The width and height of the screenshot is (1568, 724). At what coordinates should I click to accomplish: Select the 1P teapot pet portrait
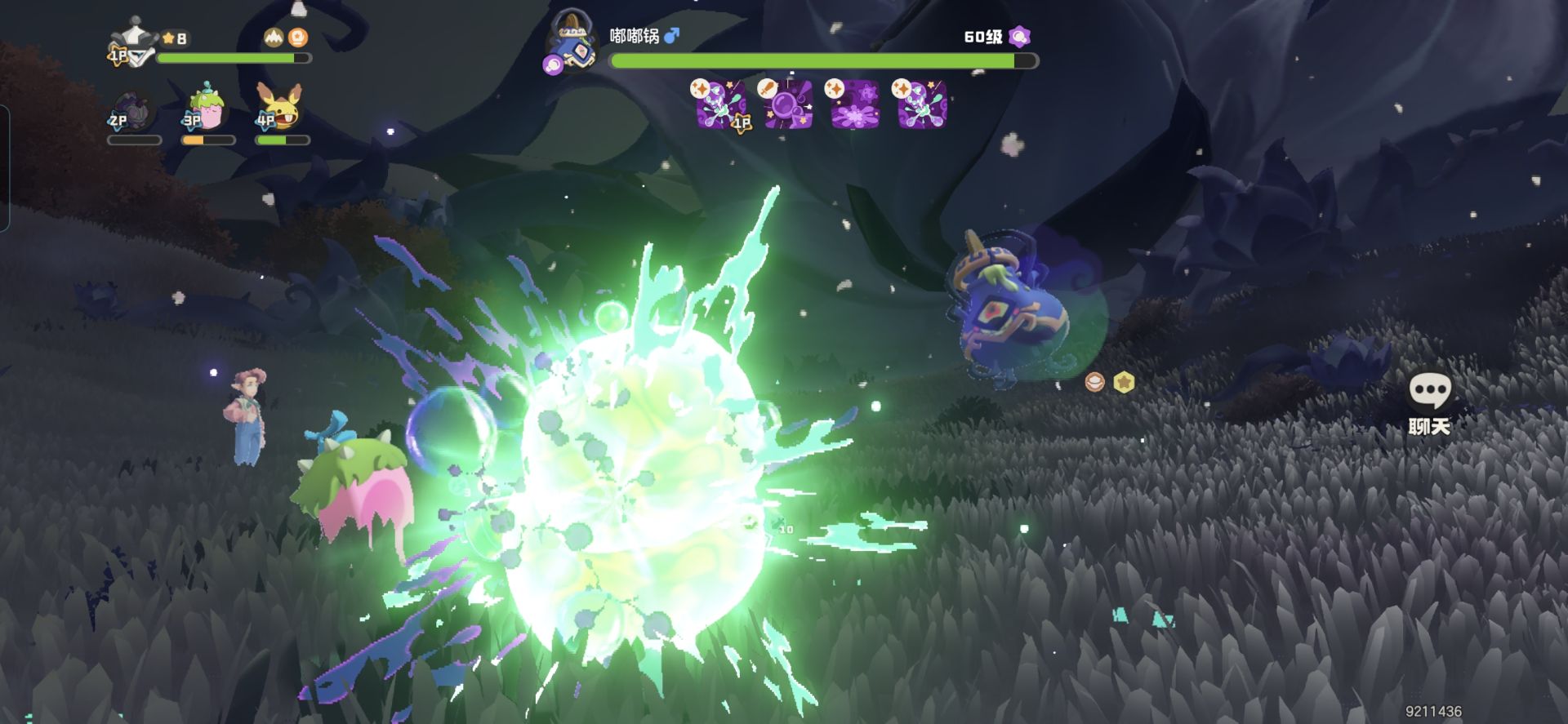(133, 42)
